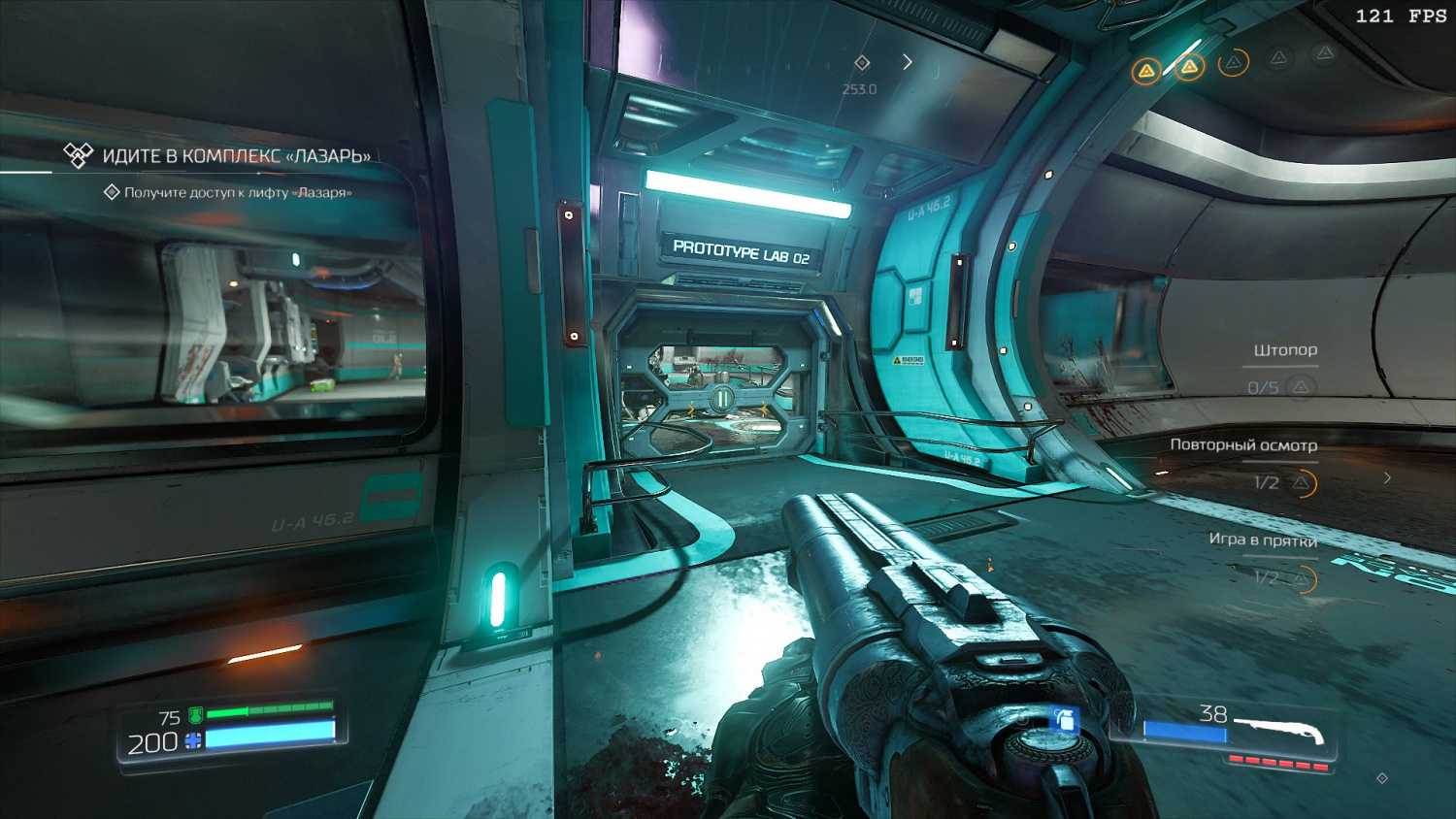This screenshot has width=1456, height=819.
Task: Open the «Штопор» challenge entry
Action: 1284,350
